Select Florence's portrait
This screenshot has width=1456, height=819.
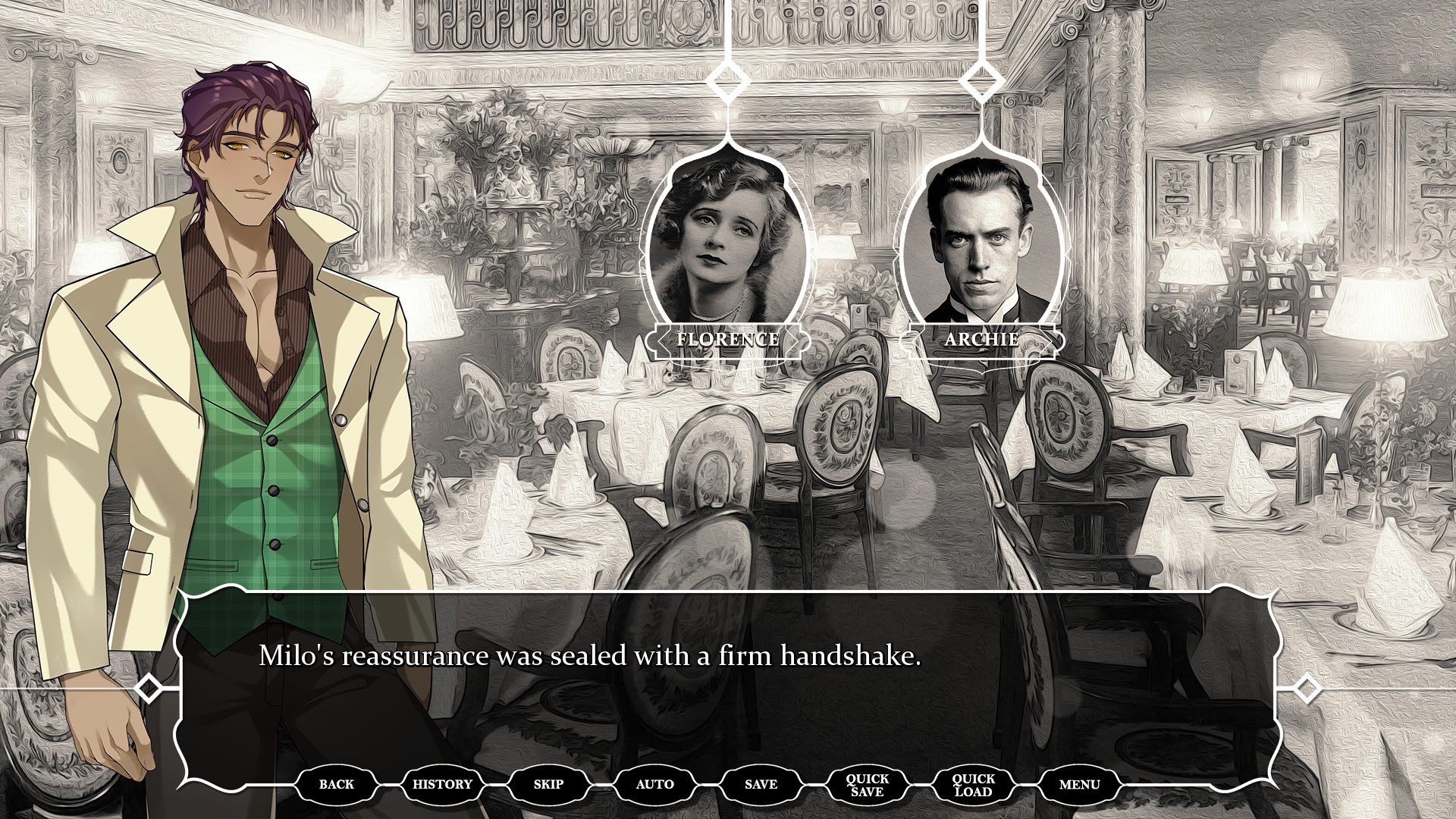point(728,243)
